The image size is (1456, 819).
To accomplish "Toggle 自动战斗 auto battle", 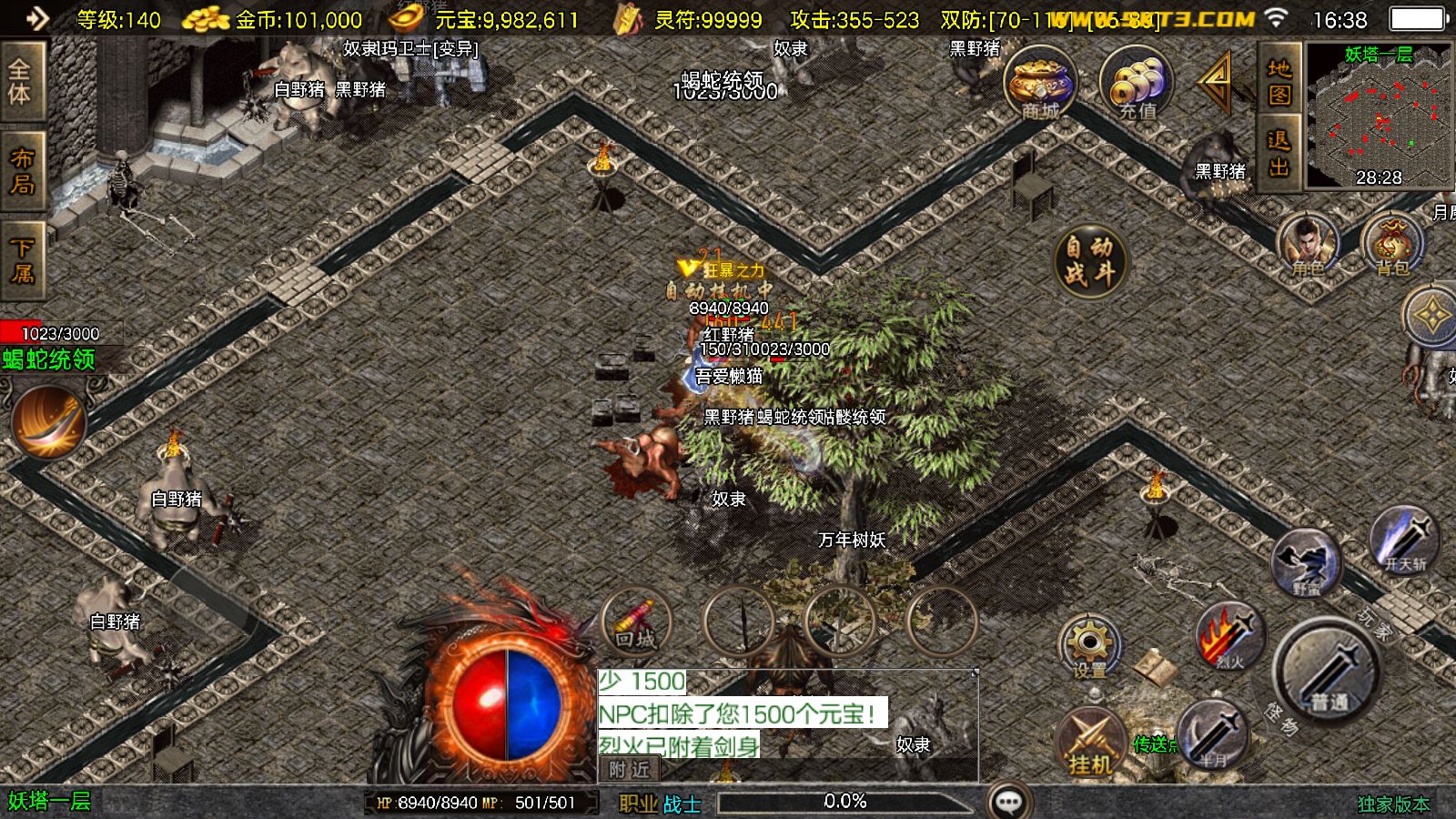I will click(1089, 260).
